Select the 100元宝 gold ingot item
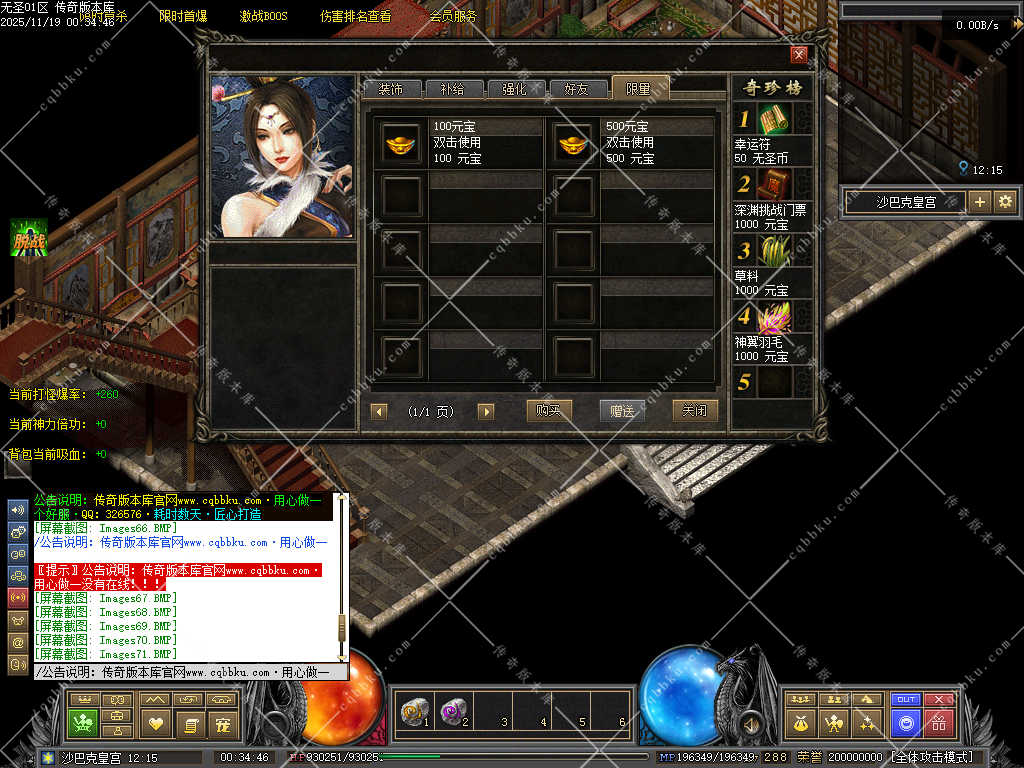The image size is (1024, 768). click(402, 144)
